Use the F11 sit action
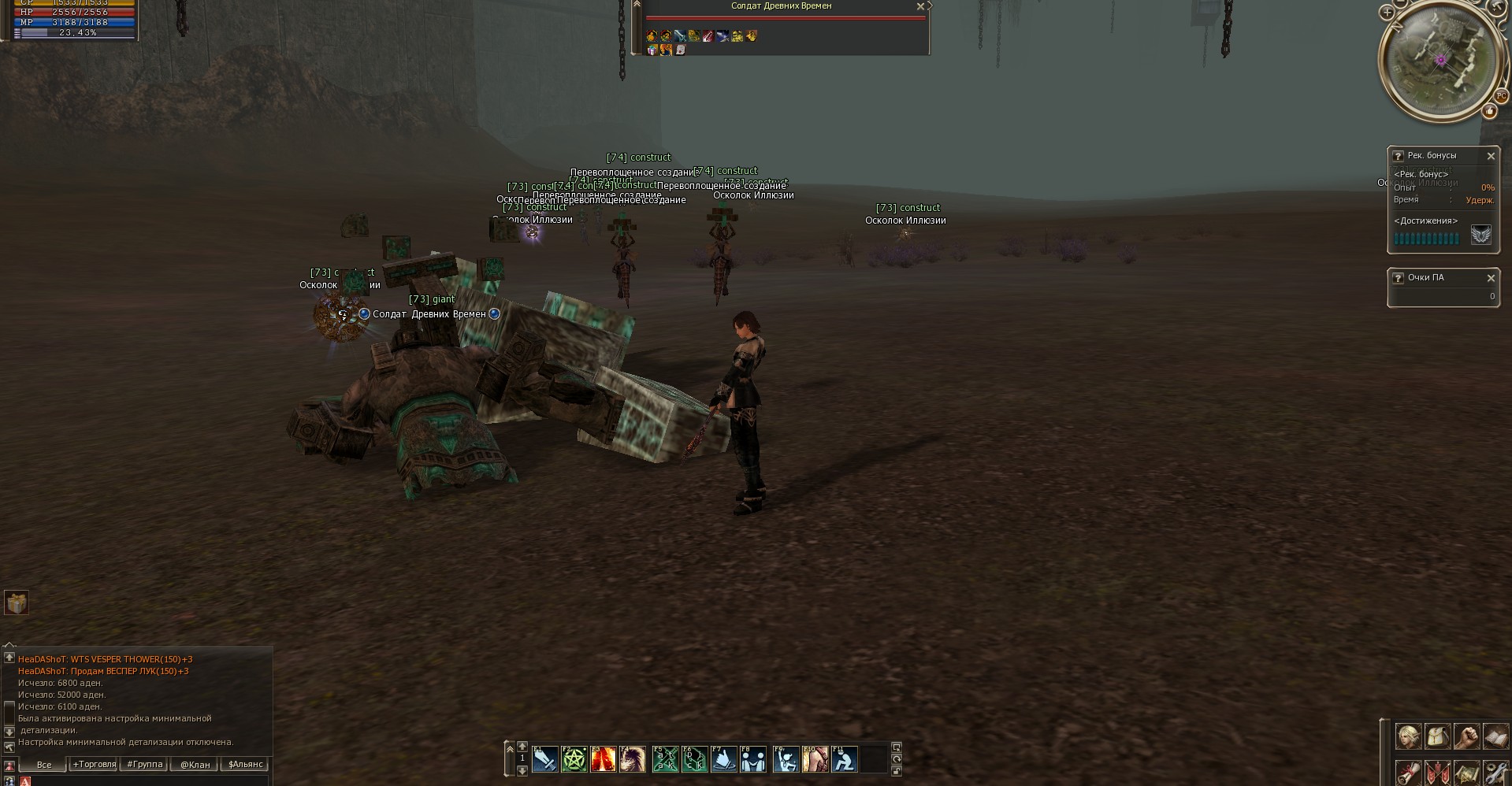The height and width of the screenshot is (786, 1512). click(x=844, y=759)
